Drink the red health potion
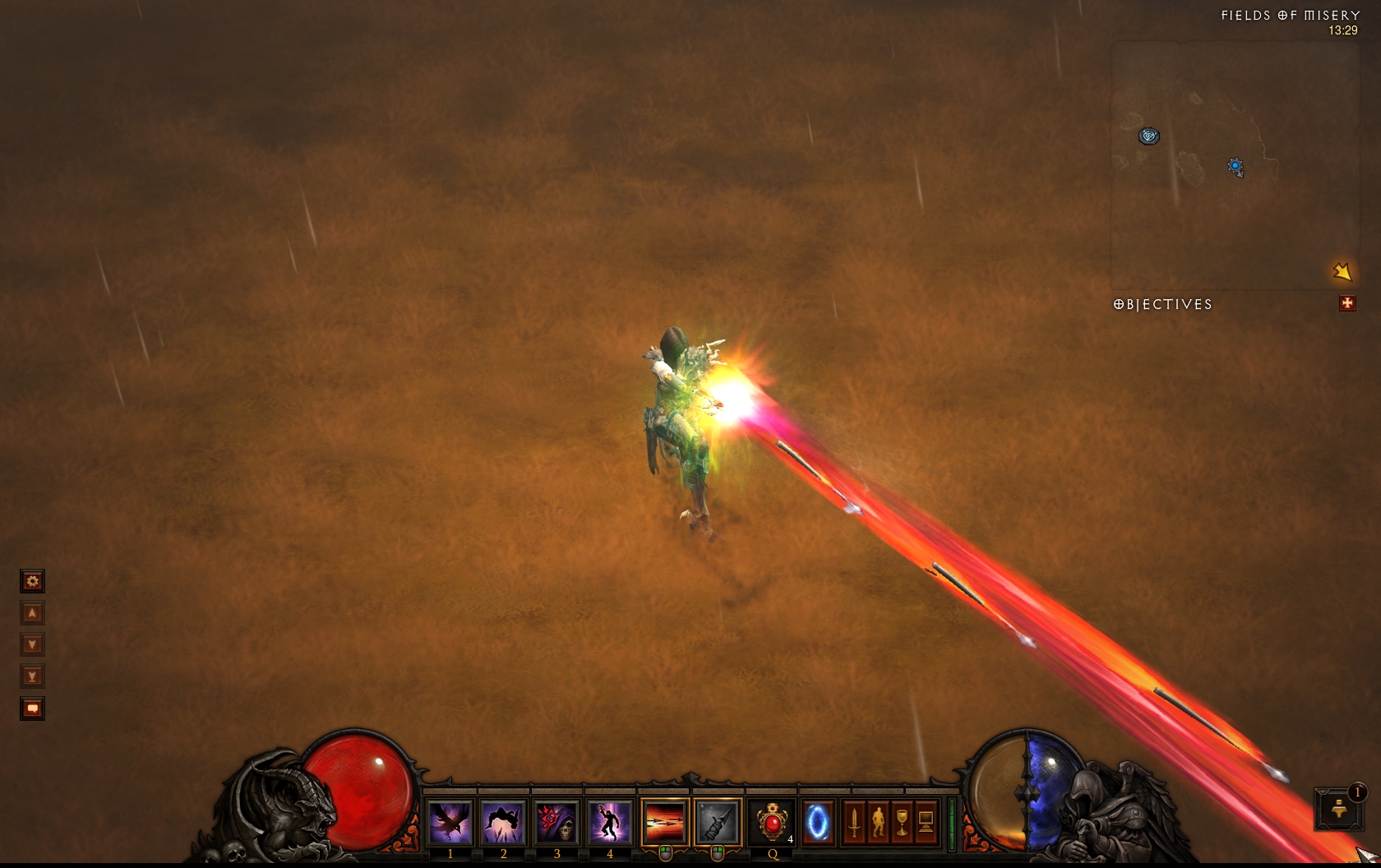 click(771, 822)
